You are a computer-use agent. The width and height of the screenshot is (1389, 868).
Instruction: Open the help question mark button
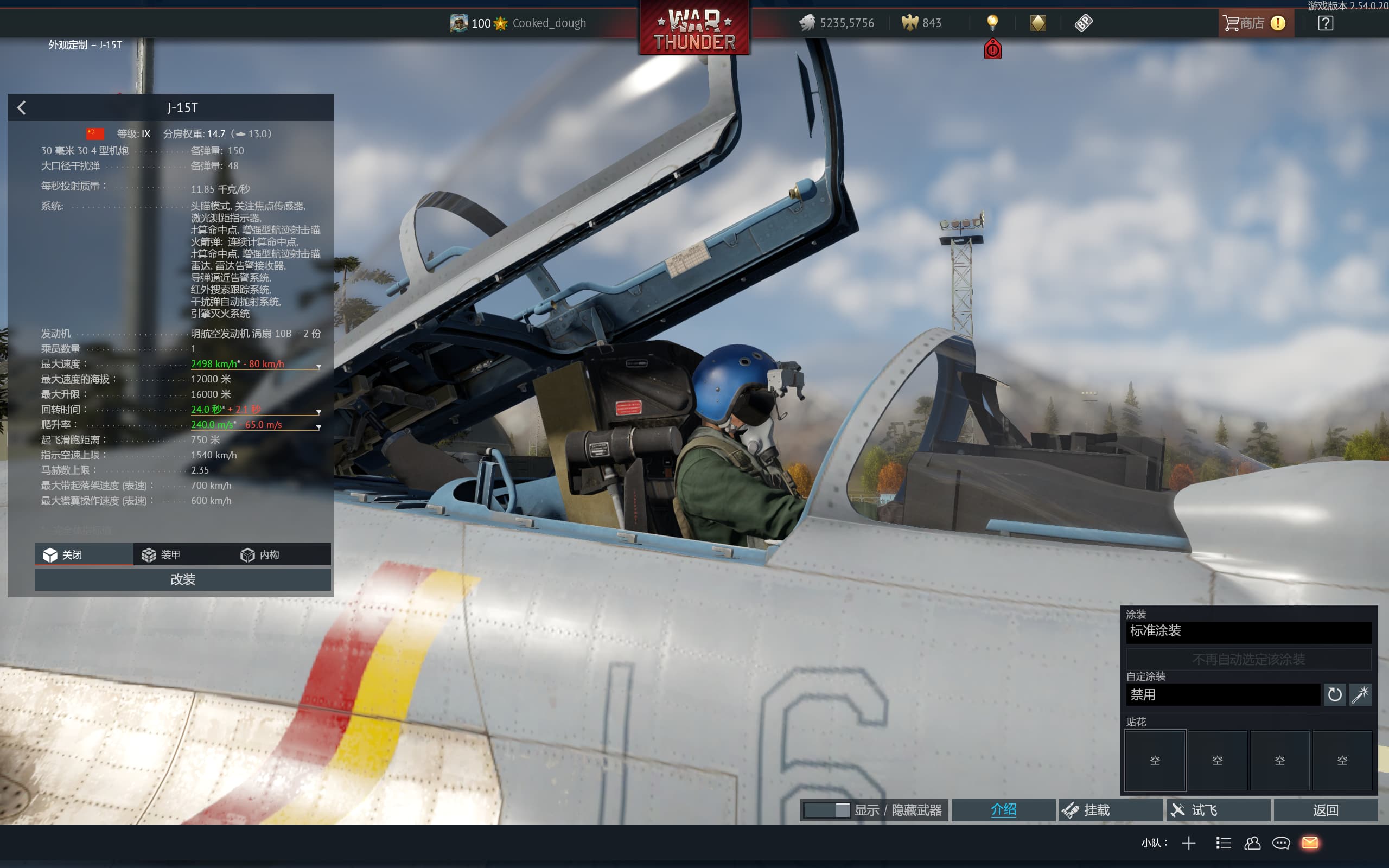click(x=1326, y=23)
